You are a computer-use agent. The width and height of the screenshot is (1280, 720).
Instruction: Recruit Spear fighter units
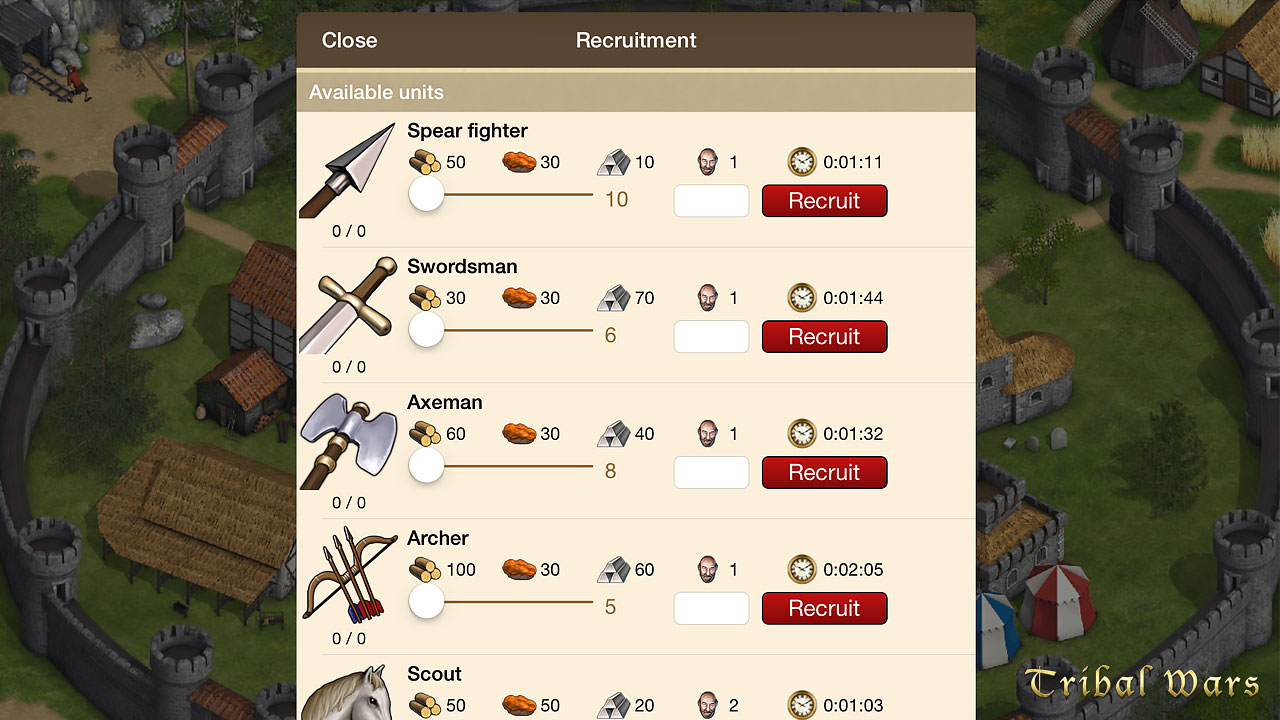(x=824, y=201)
